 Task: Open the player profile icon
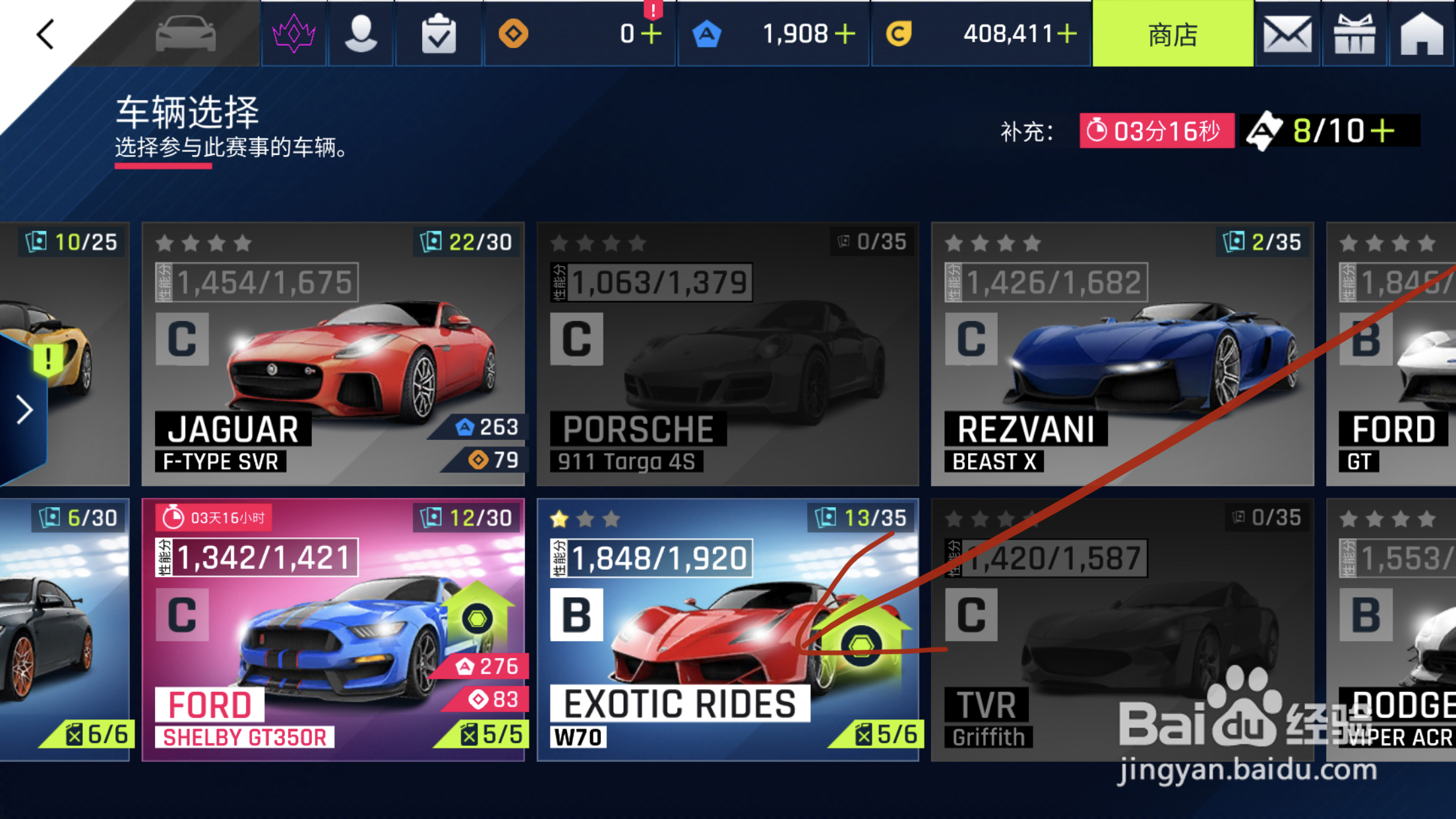click(361, 33)
